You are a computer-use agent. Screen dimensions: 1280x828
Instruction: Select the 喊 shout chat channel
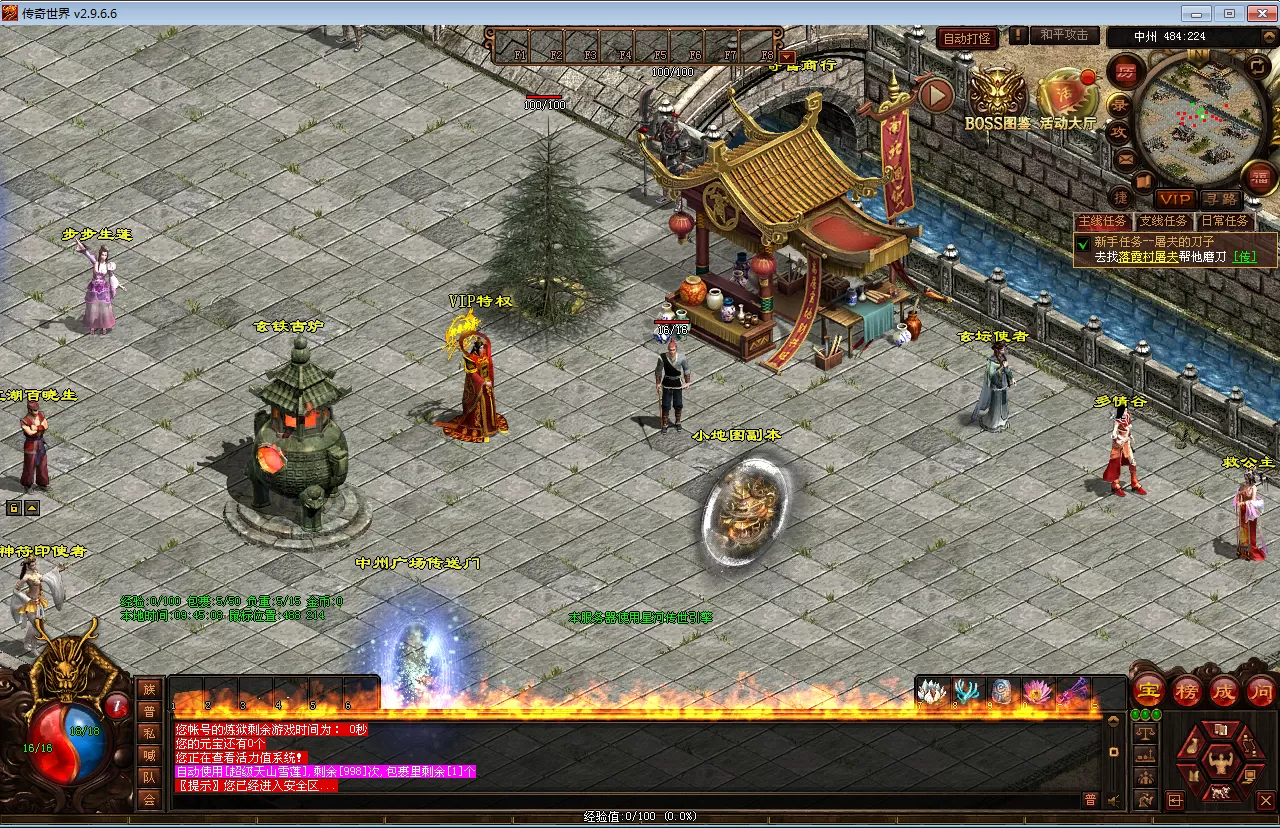tap(149, 755)
